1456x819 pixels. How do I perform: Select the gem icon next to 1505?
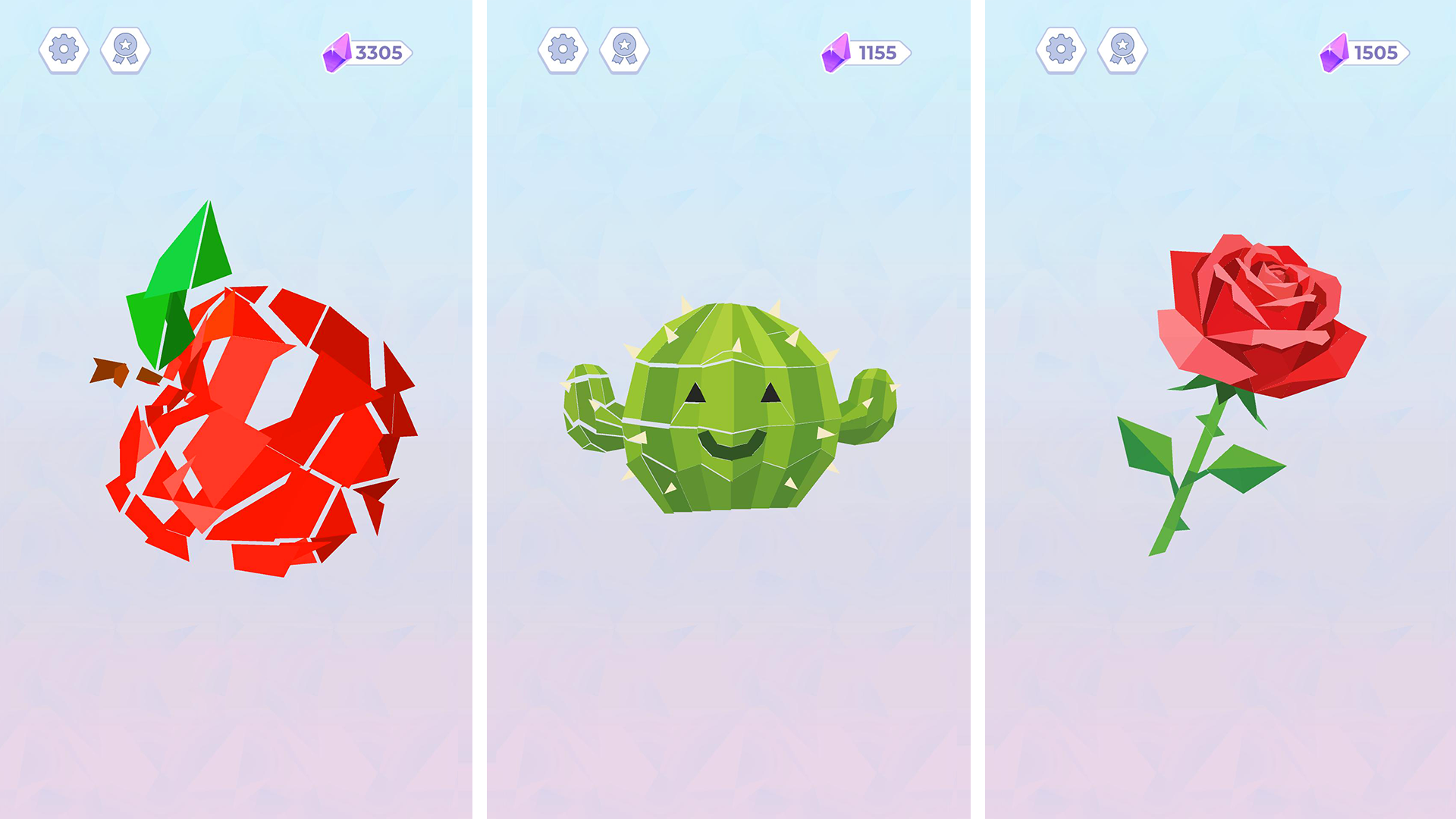click(1333, 53)
